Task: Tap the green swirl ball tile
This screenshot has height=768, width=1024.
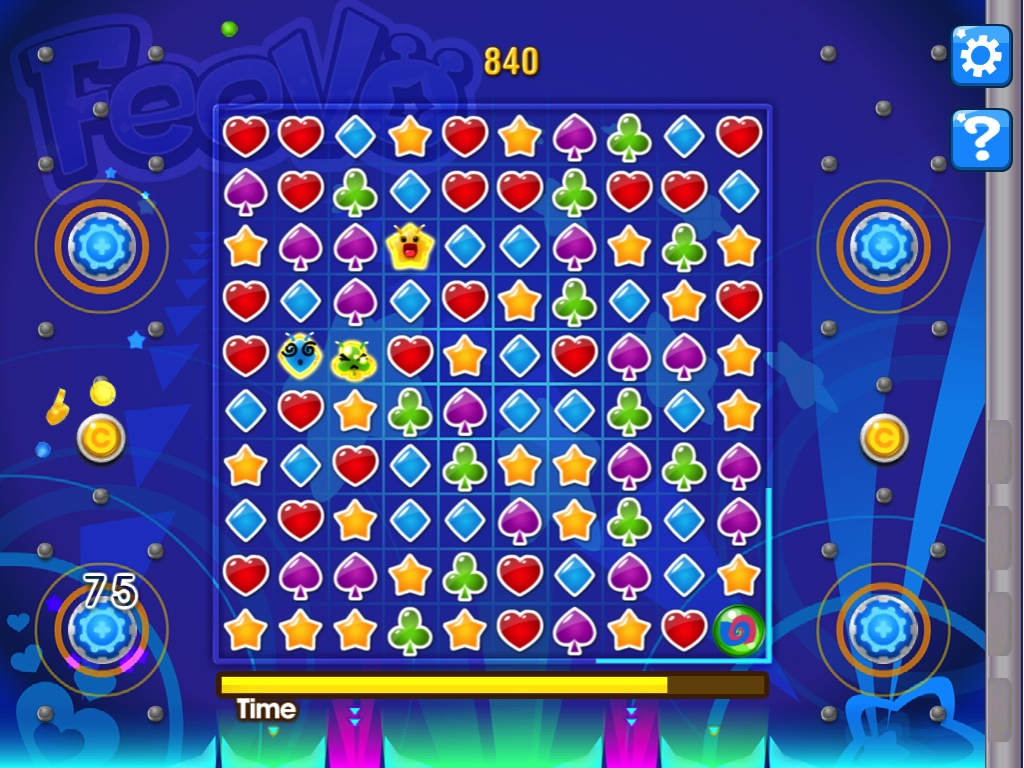Action: 739,630
